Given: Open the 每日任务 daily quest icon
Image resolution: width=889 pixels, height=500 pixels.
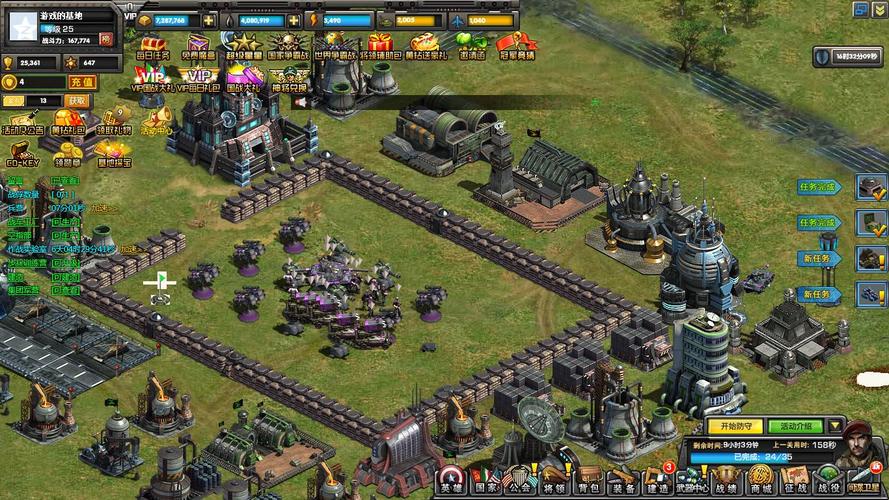Looking at the screenshot, I should pos(154,47).
